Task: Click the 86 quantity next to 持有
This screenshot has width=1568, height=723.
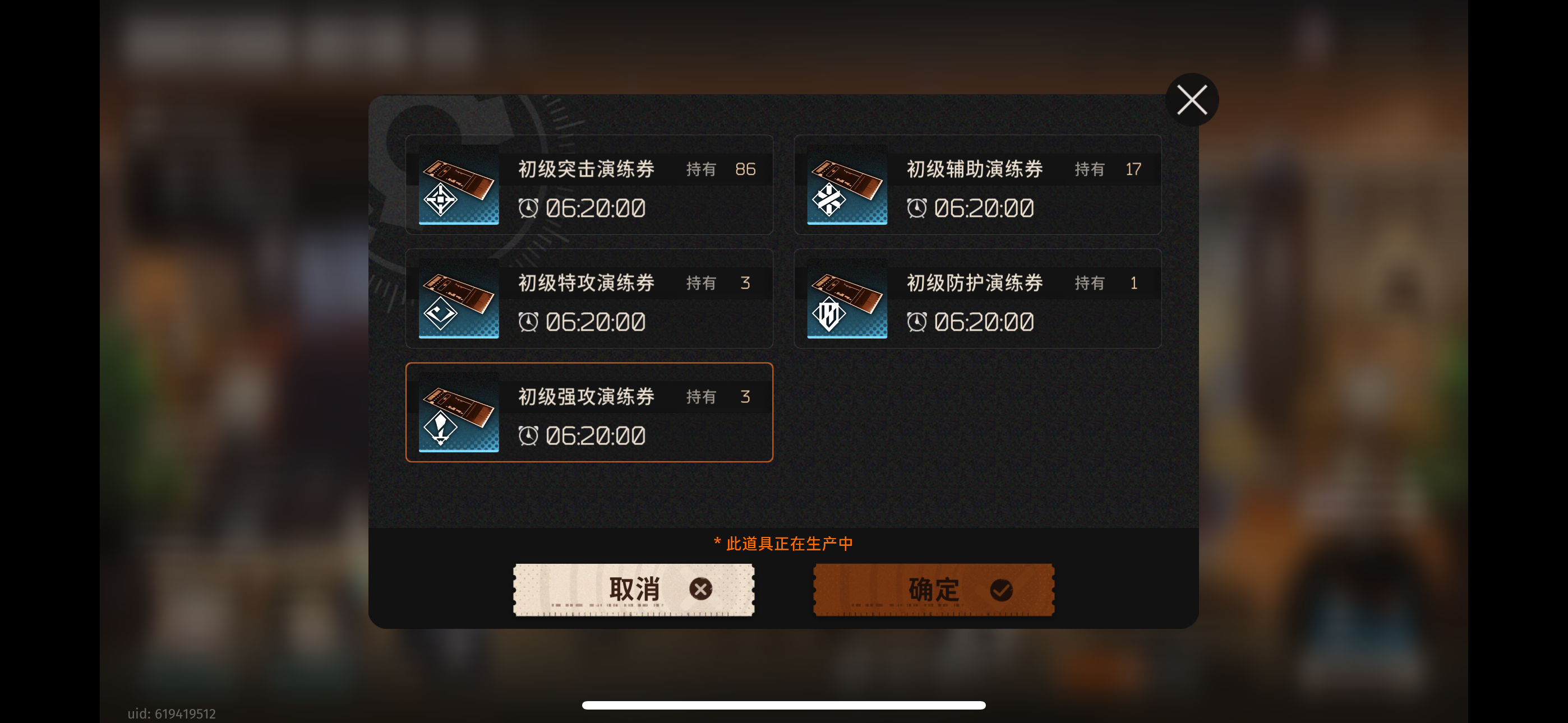Action: point(745,169)
